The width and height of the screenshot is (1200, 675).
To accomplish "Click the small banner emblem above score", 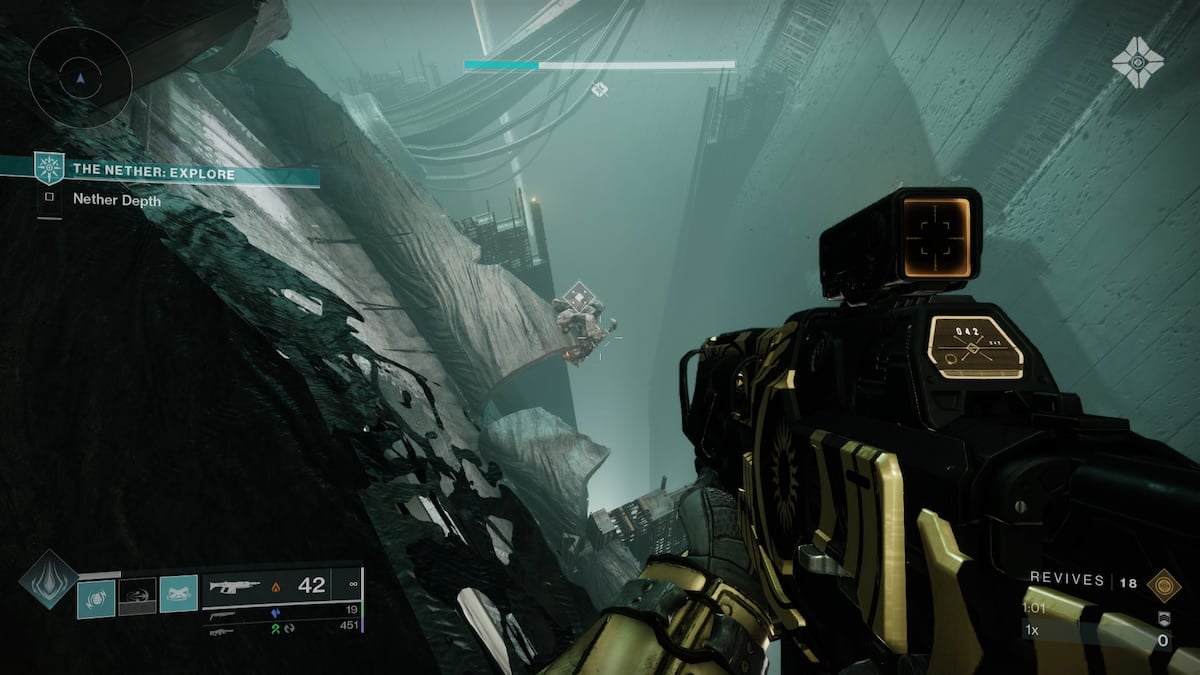I will tap(1163, 620).
